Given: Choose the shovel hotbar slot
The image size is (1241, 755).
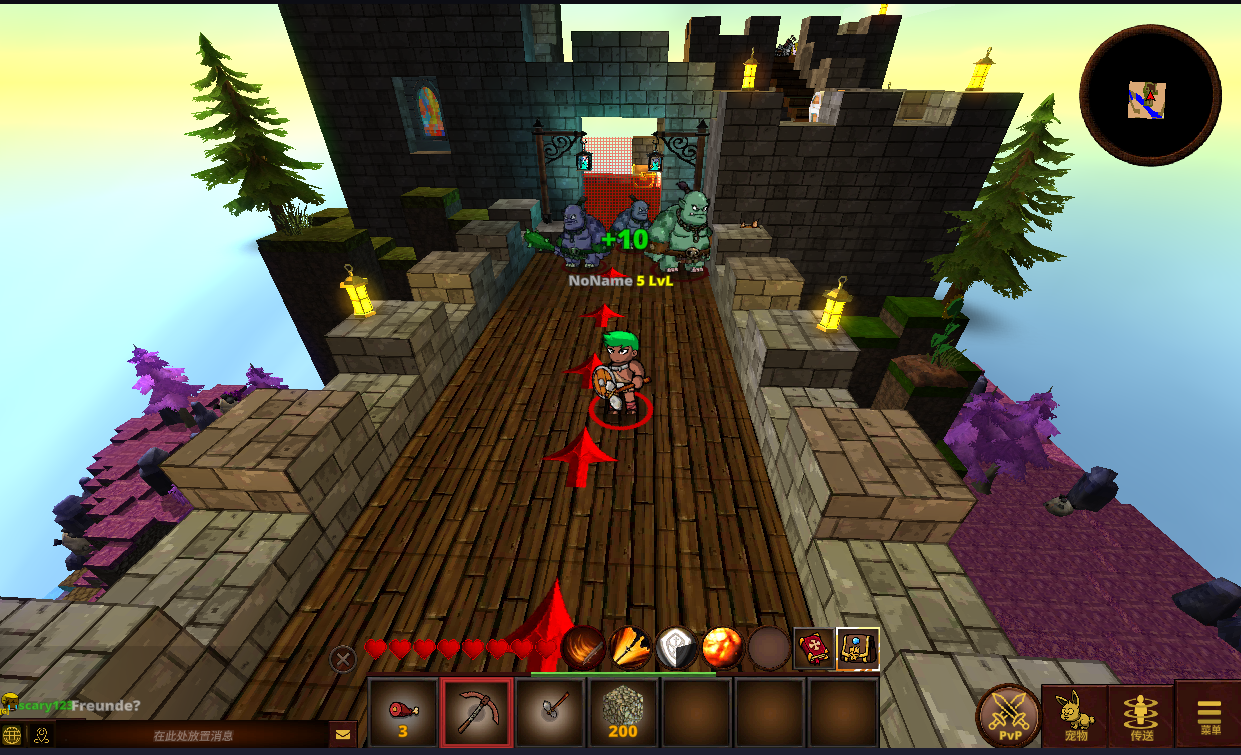Looking at the screenshot, I should coord(550,712).
